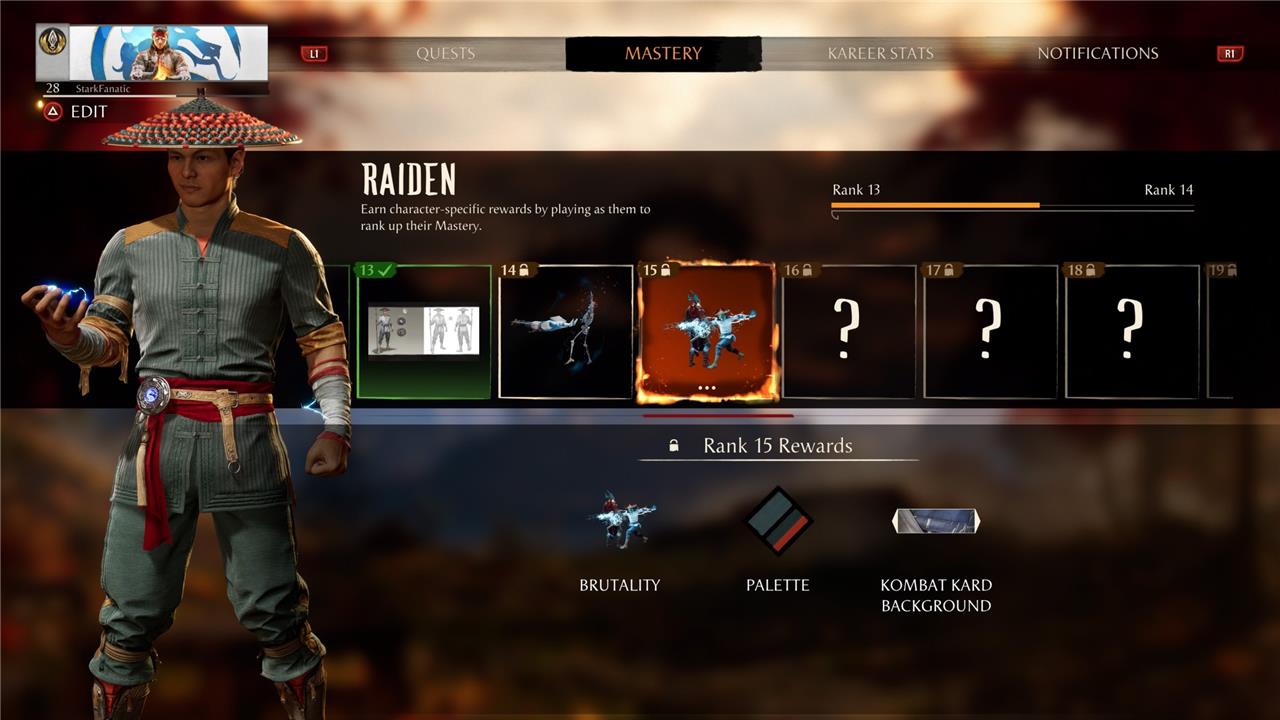
Task: Switch to the Quests tab
Action: tap(446, 54)
